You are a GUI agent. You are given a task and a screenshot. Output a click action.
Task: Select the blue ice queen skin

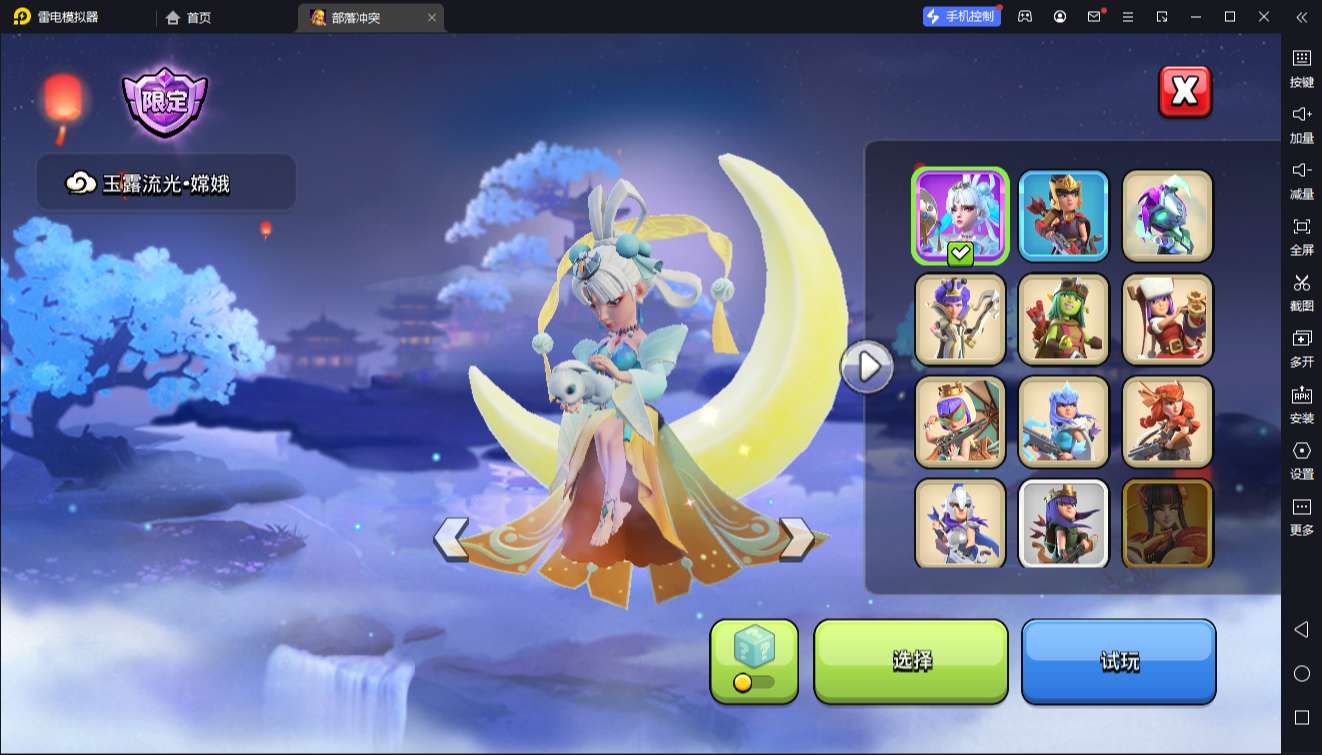[x=1064, y=421]
